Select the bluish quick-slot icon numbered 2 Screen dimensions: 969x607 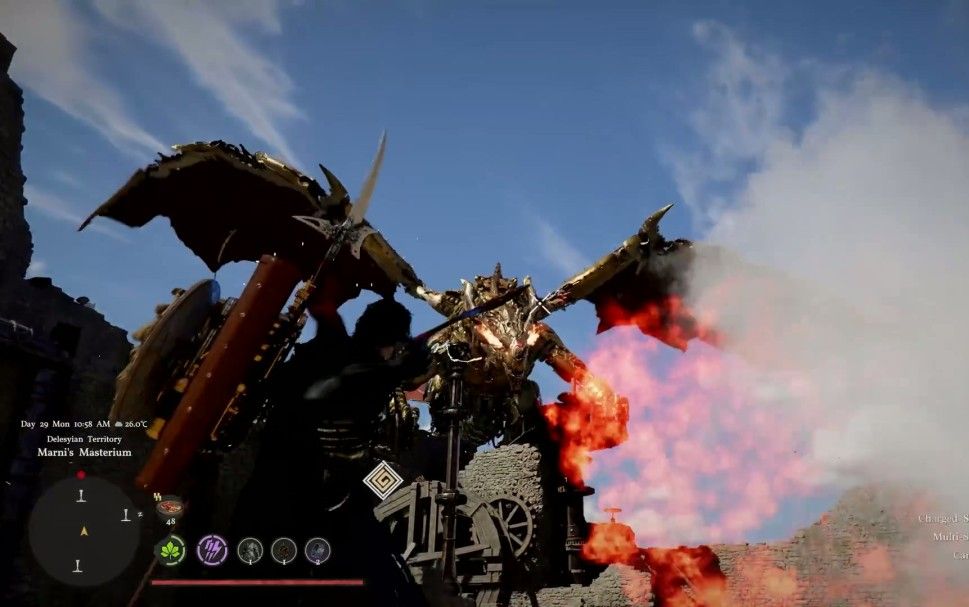(x=317, y=550)
